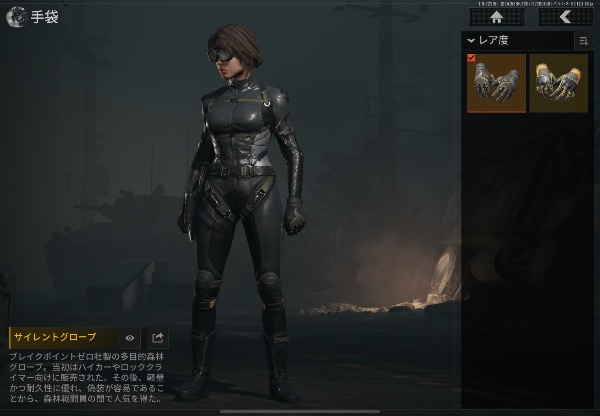Toggle the sort order icon
Image resolution: width=600 pixels, height=416 pixels.
(x=582, y=41)
